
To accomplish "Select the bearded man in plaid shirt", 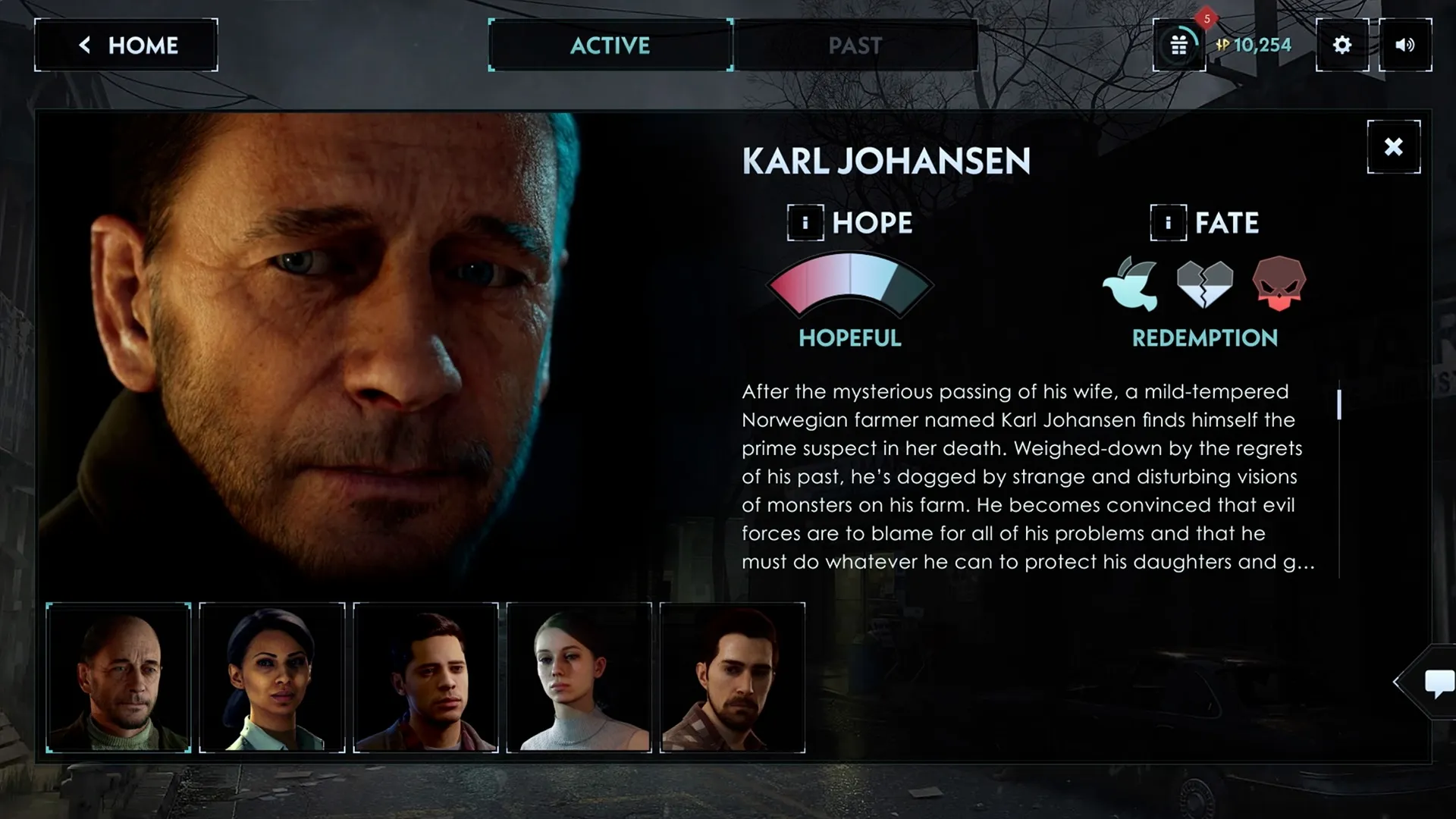I will tap(733, 677).
